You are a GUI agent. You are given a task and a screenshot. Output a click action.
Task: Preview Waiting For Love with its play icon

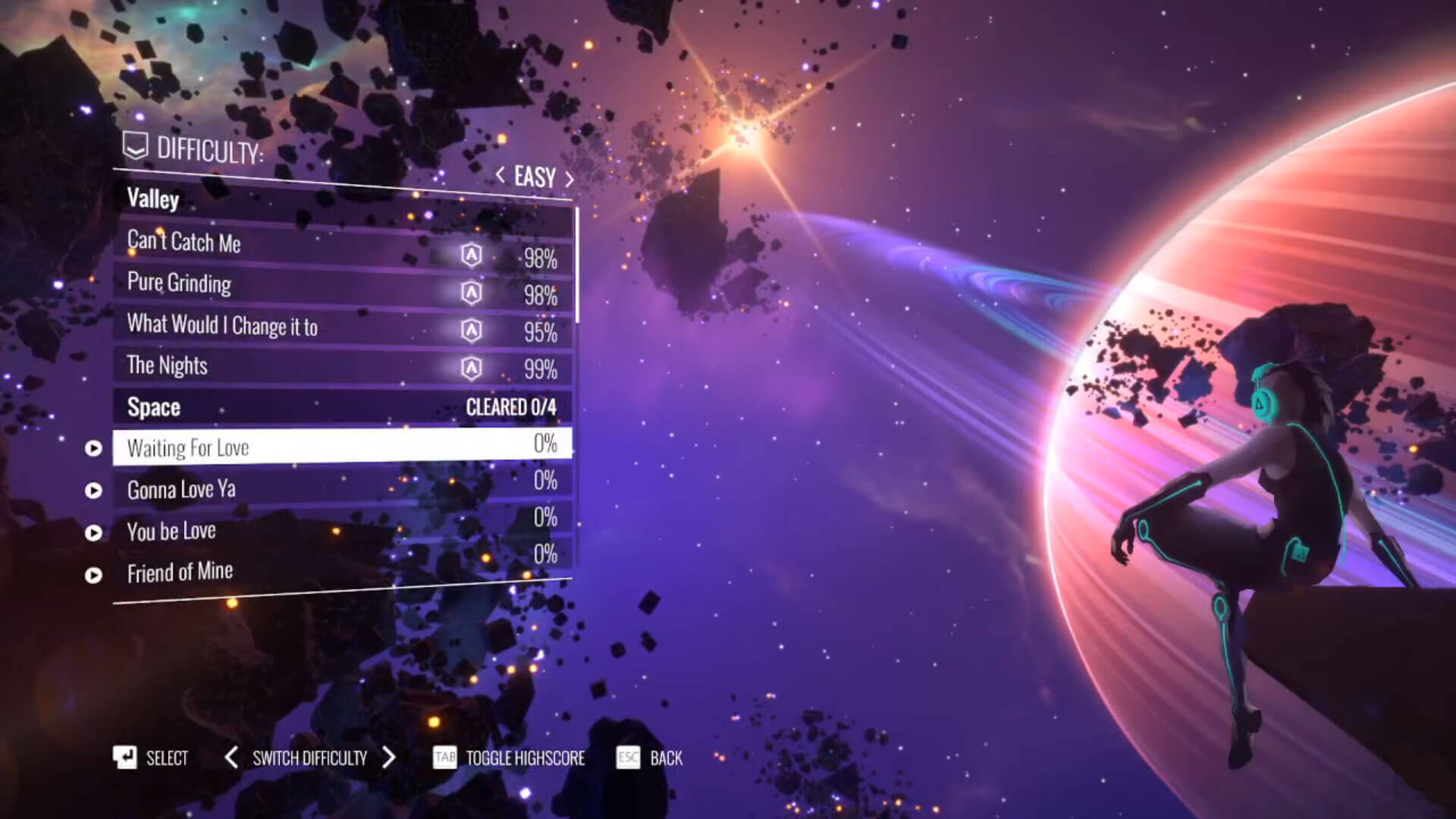(93, 448)
